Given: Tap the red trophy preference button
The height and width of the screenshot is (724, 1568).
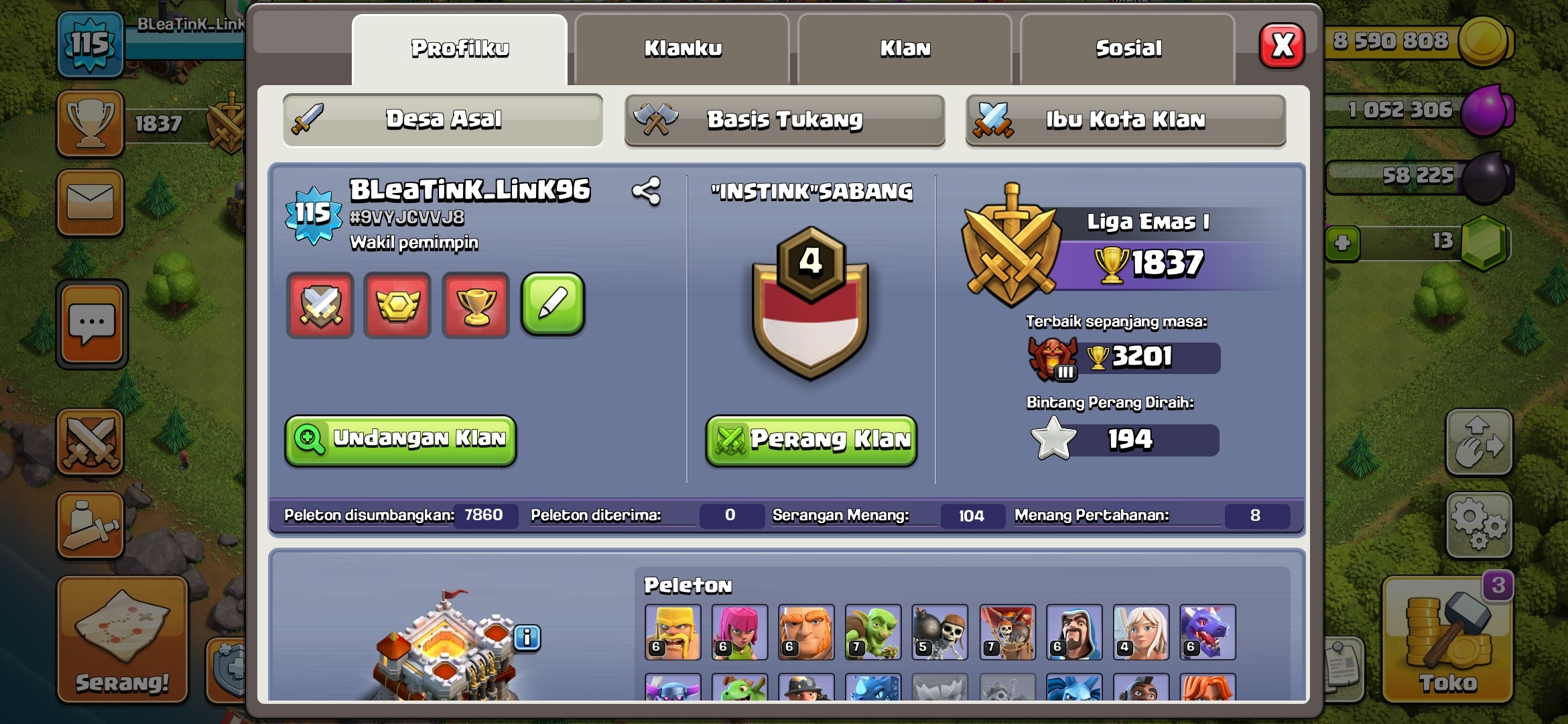Looking at the screenshot, I should pyautogui.click(x=476, y=306).
